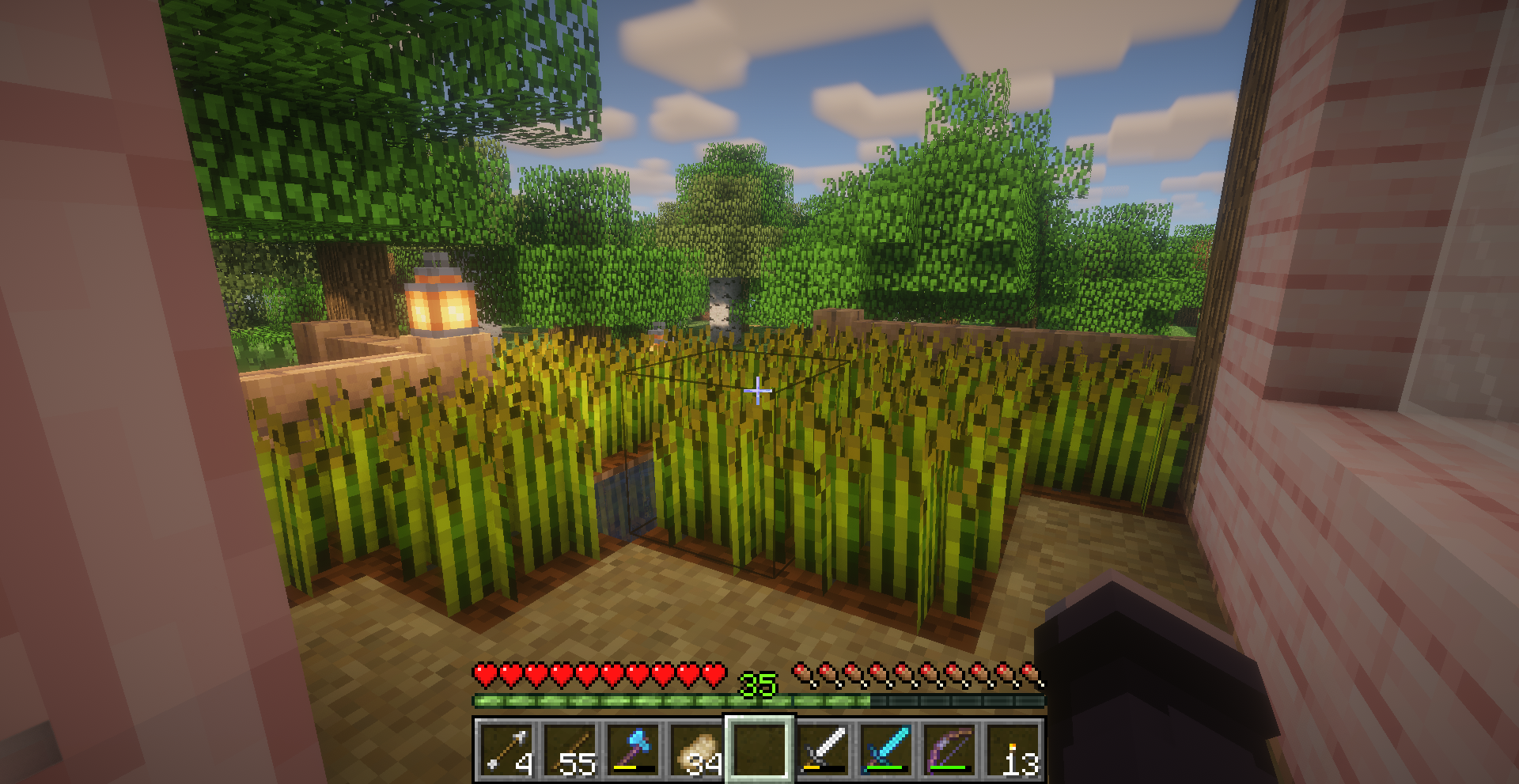
Task: Select the torch stack hotbar slot
Action: (1013, 749)
